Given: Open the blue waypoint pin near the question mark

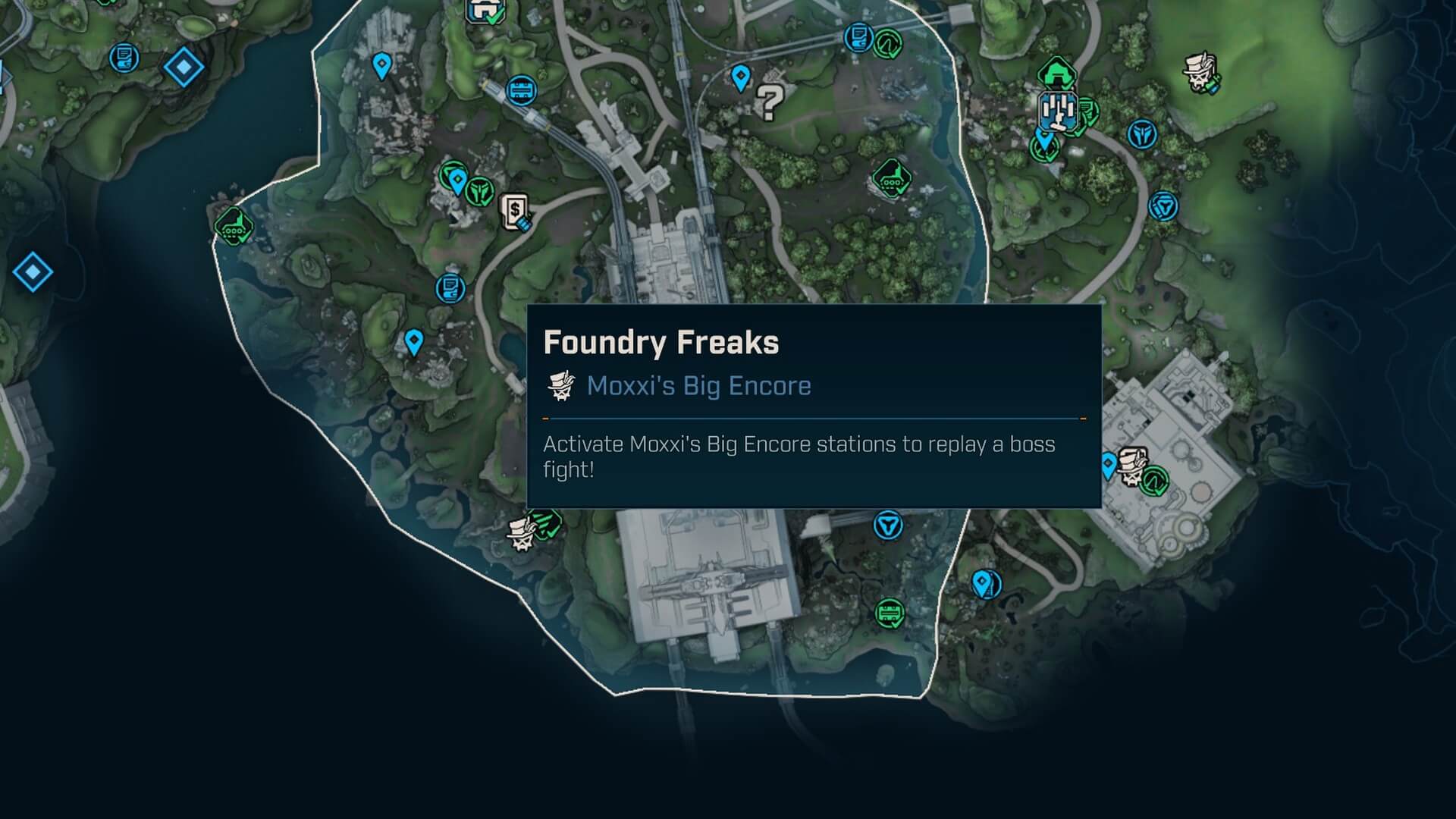Looking at the screenshot, I should [x=739, y=78].
